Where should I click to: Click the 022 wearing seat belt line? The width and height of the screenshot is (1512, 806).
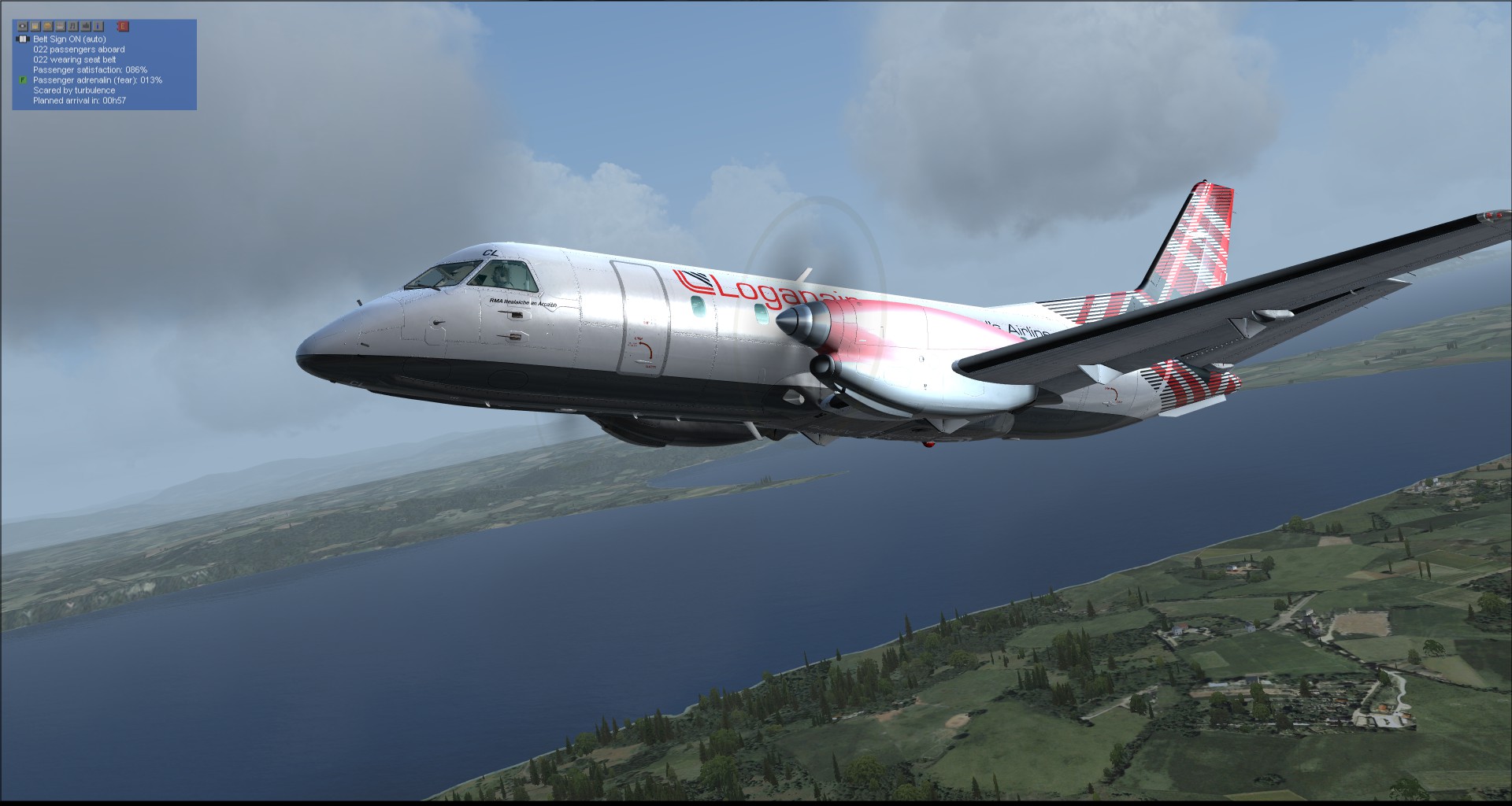pos(74,59)
